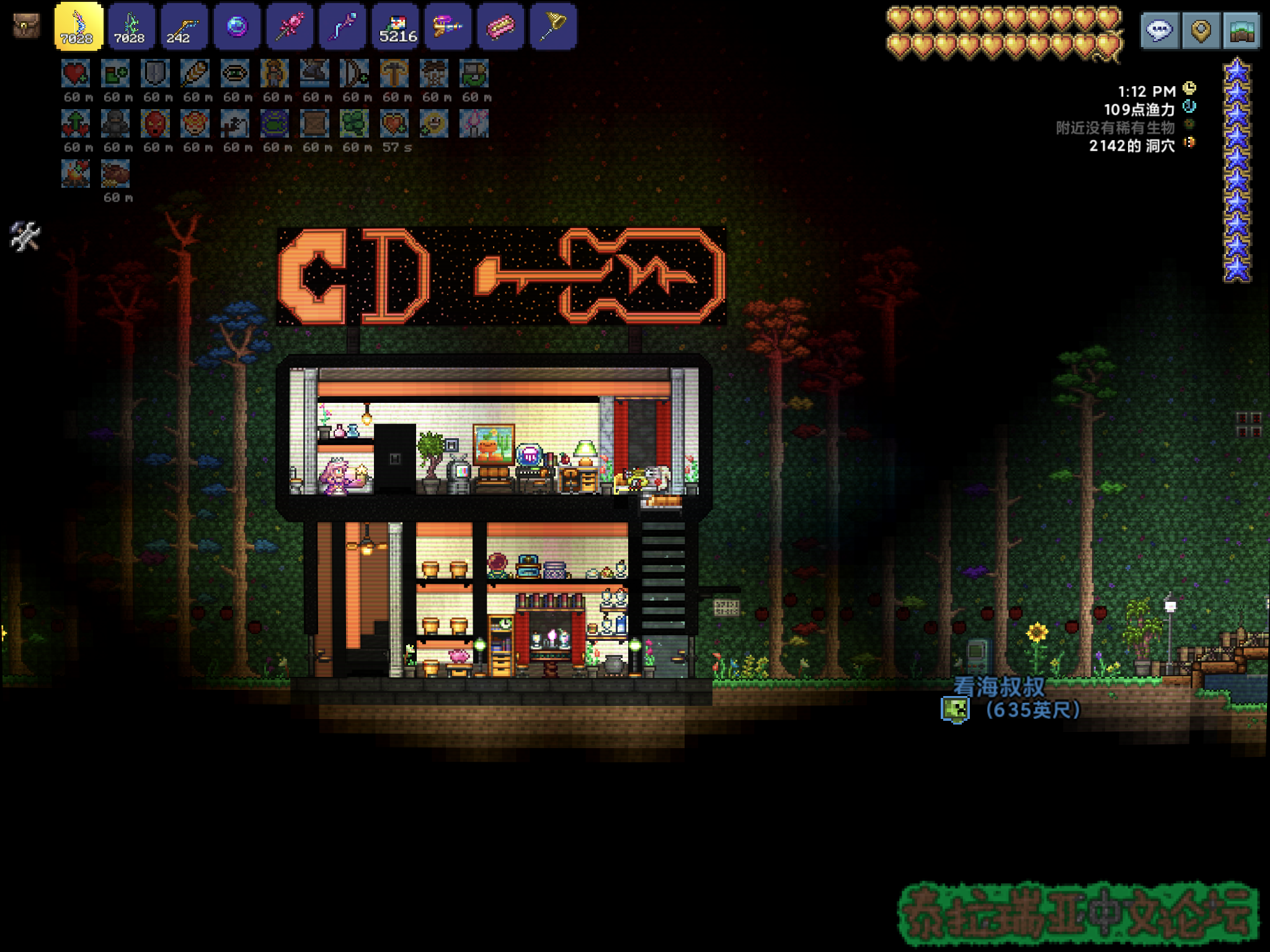Tap the map pin marker button
Screen dimensions: 1270x952
click(1201, 30)
